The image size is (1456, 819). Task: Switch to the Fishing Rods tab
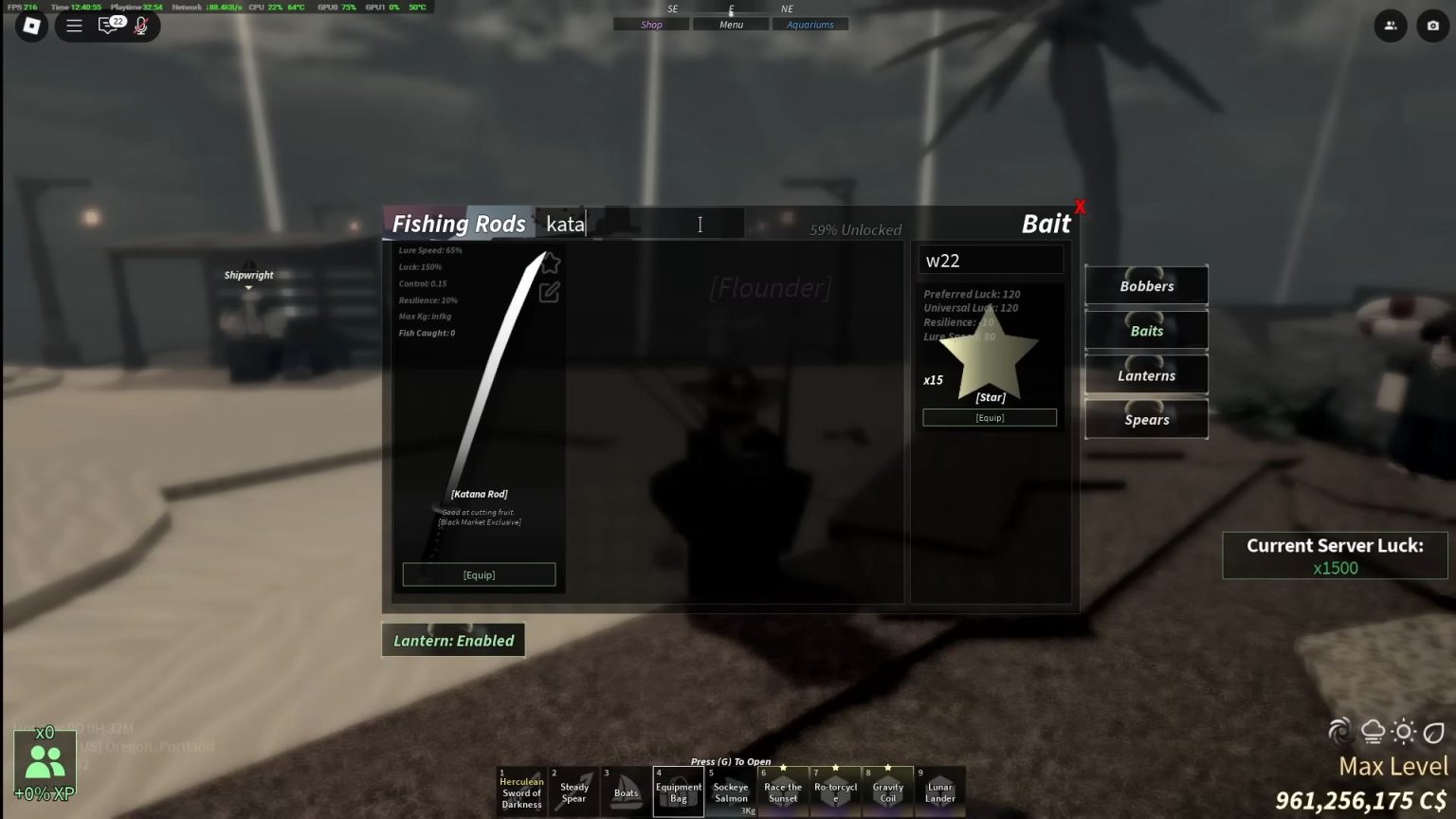click(x=458, y=223)
